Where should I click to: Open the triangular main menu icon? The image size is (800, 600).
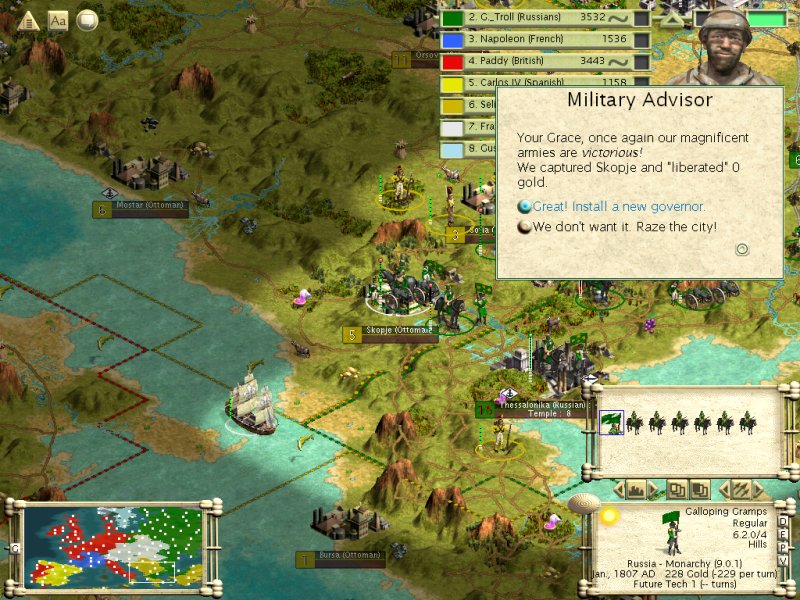29,19
